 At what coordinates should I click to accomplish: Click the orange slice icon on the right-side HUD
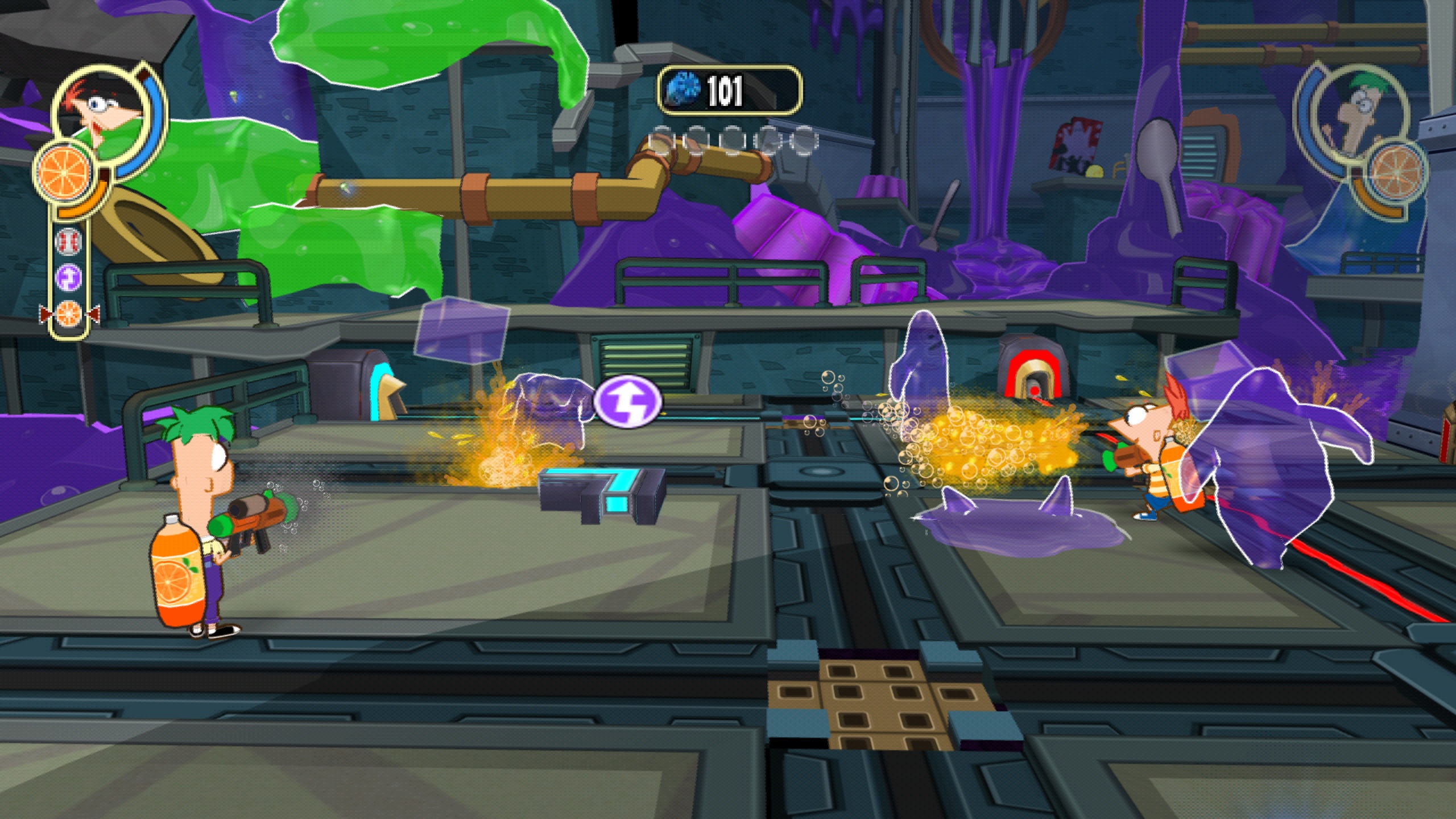tap(1396, 172)
